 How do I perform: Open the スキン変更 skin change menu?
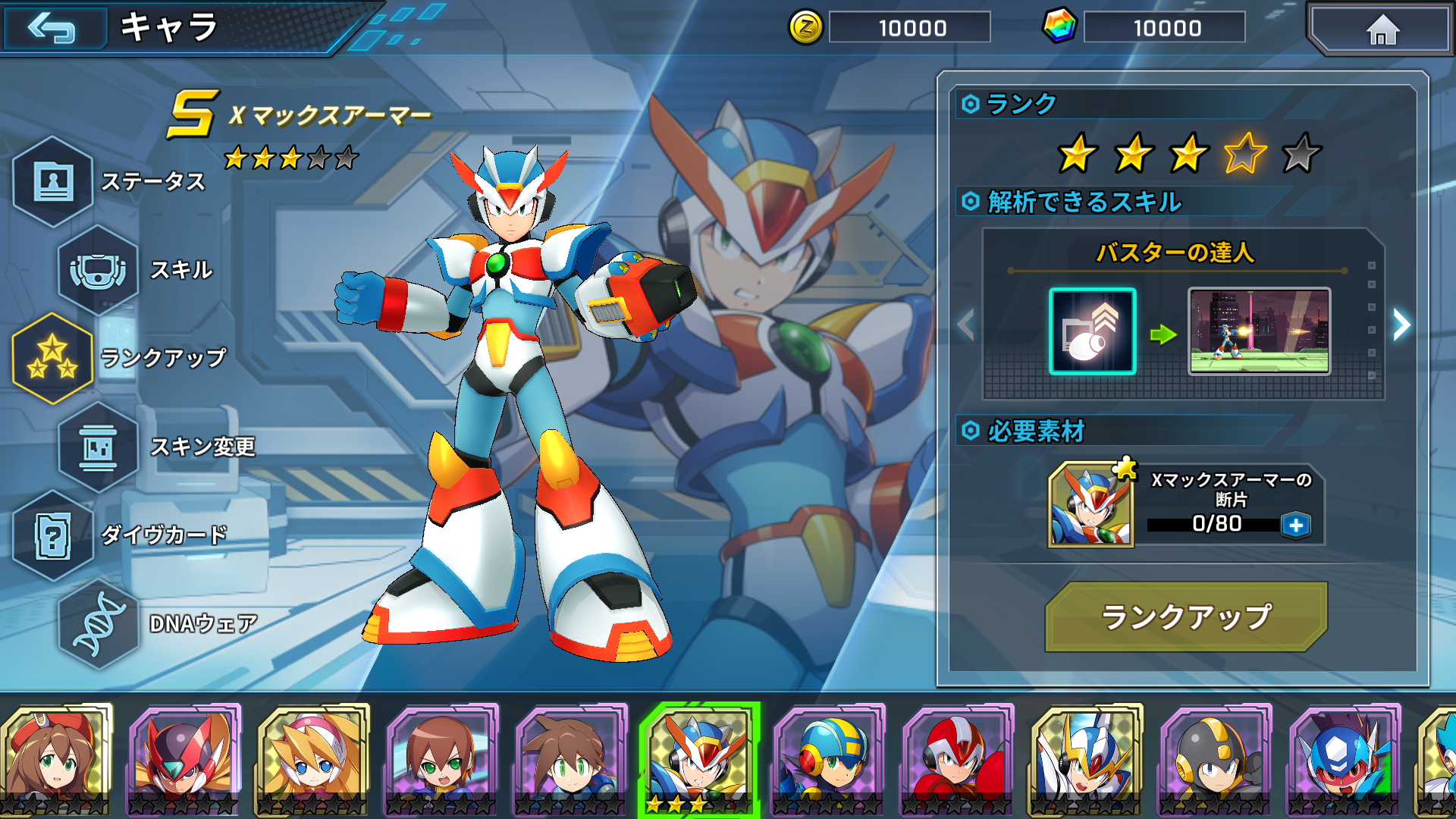[99, 447]
